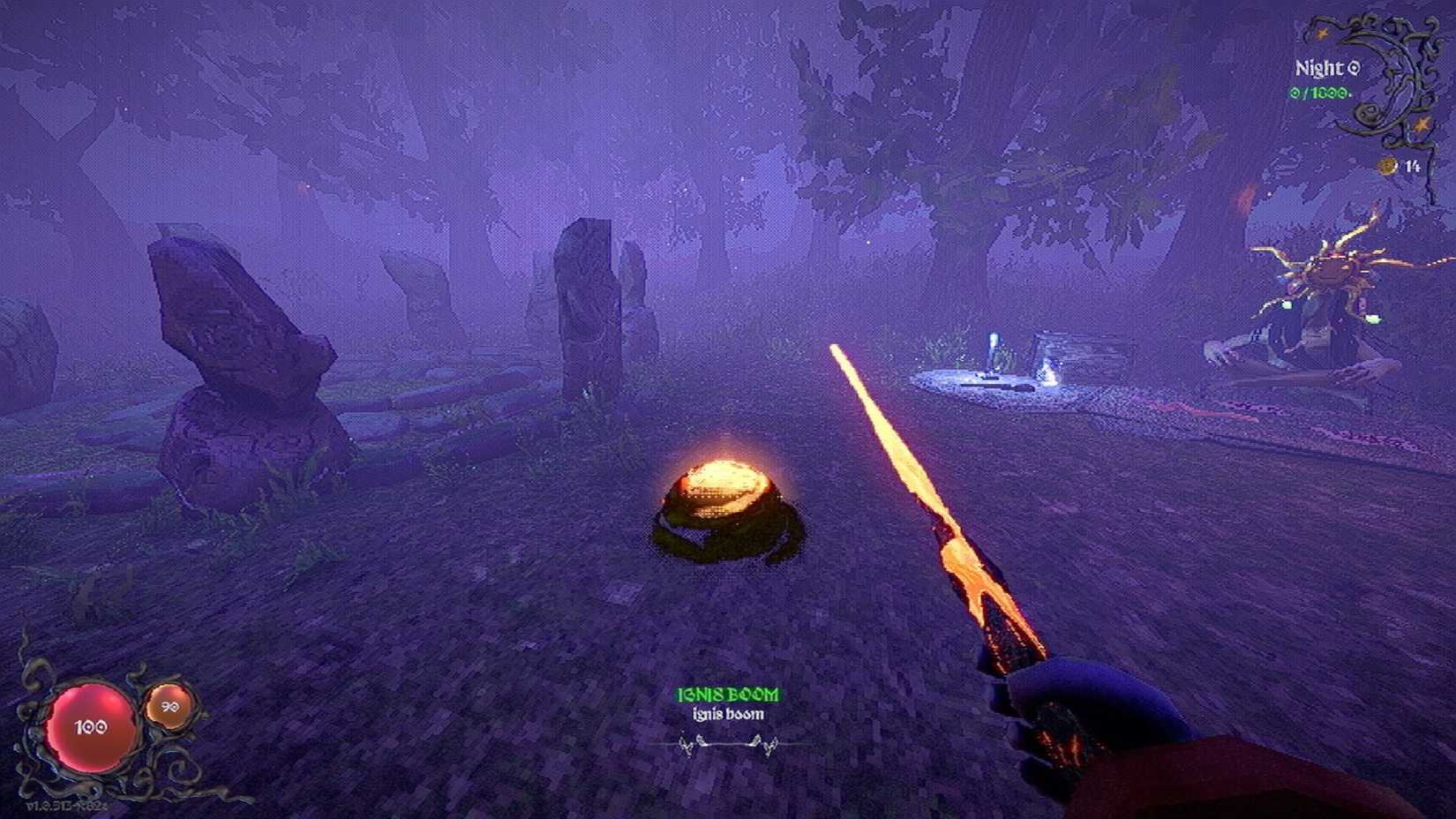The height and width of the screenshot is (819, 1456).
Task: Select the coin currency icon
Action: click(1387, 166)
